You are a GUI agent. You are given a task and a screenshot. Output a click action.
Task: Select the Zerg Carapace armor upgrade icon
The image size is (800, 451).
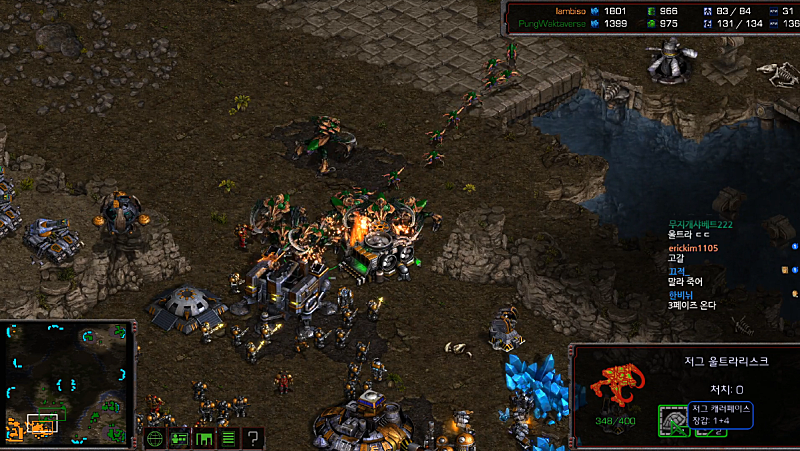pos(672,421)
